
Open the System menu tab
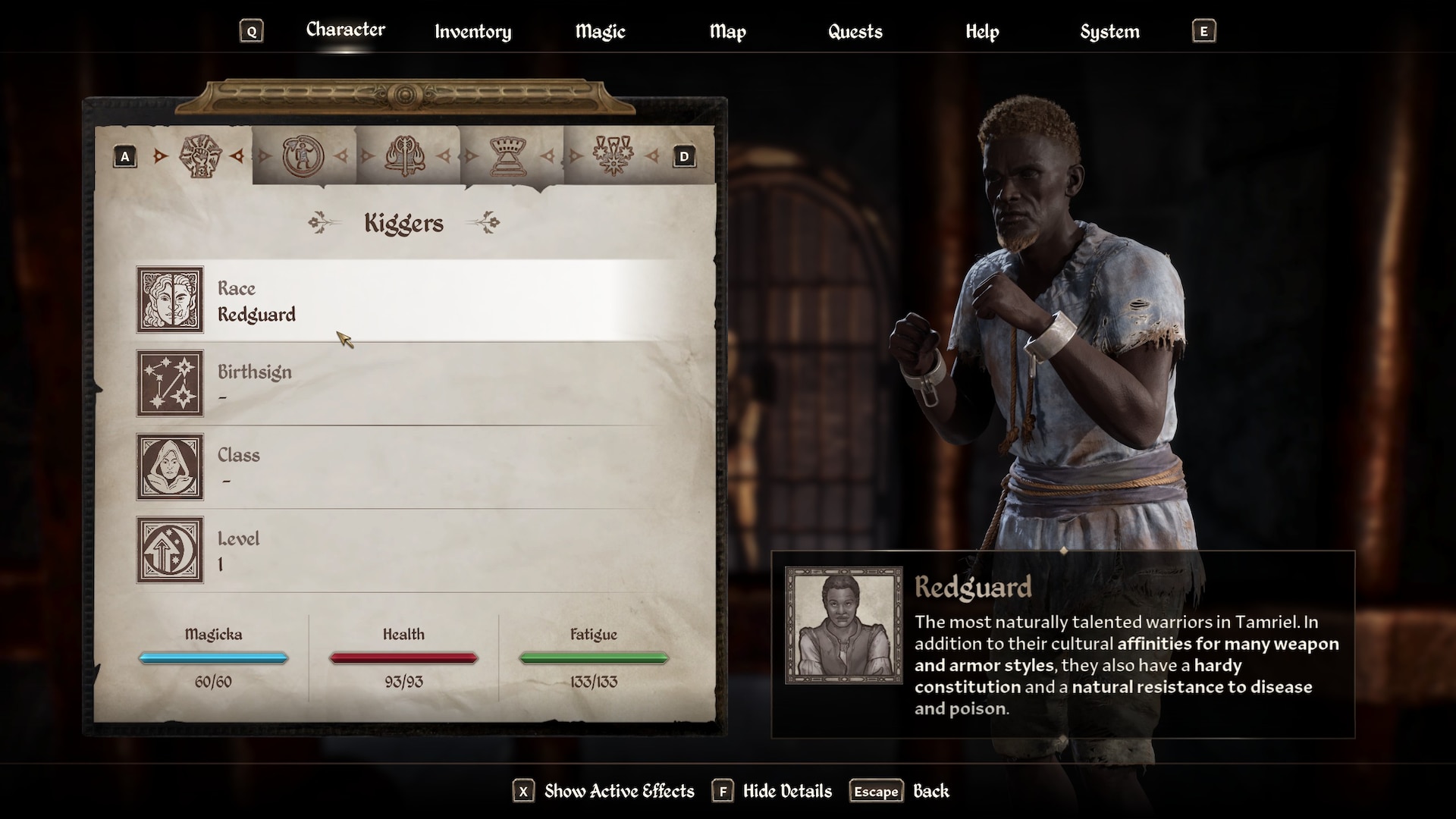point(1109,32)
